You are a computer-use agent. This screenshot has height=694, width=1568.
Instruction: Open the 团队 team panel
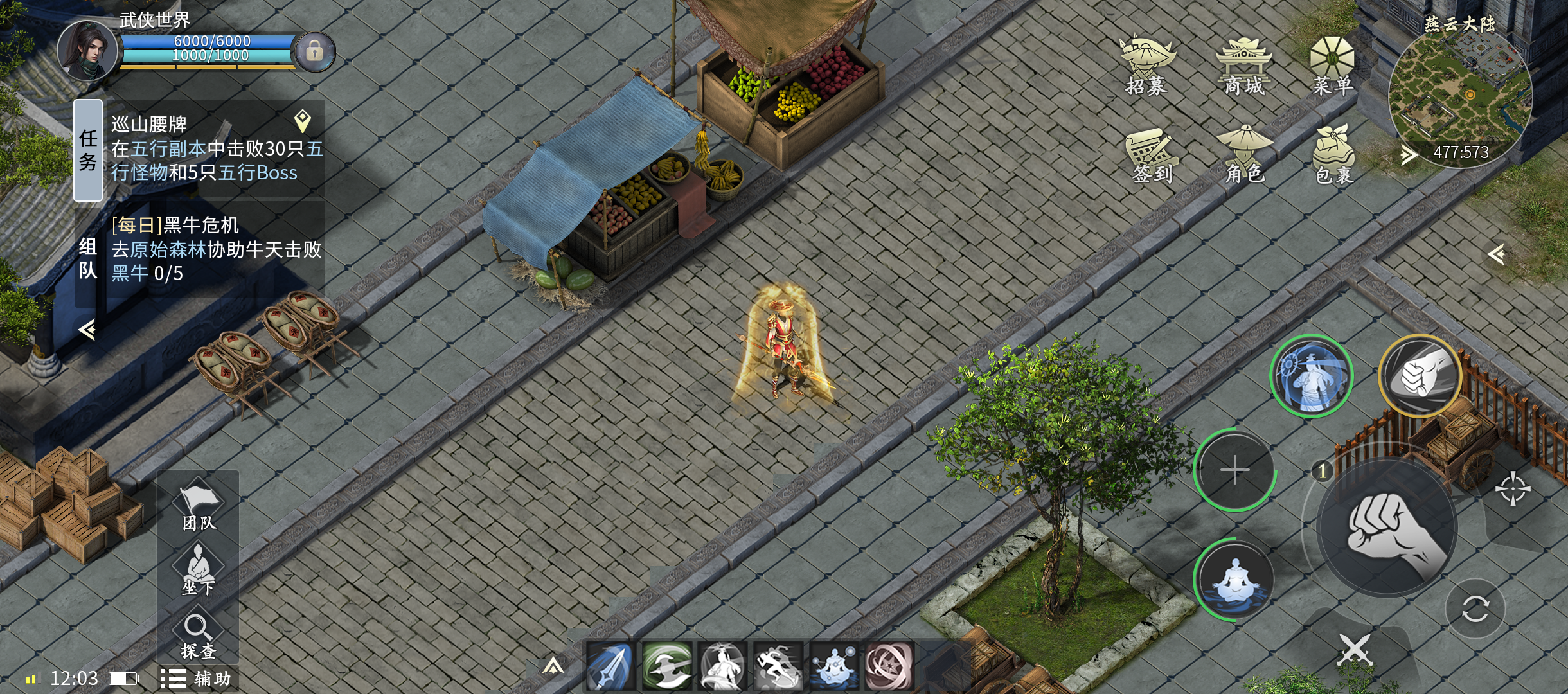pyautogui.click(x=199, y=506)
